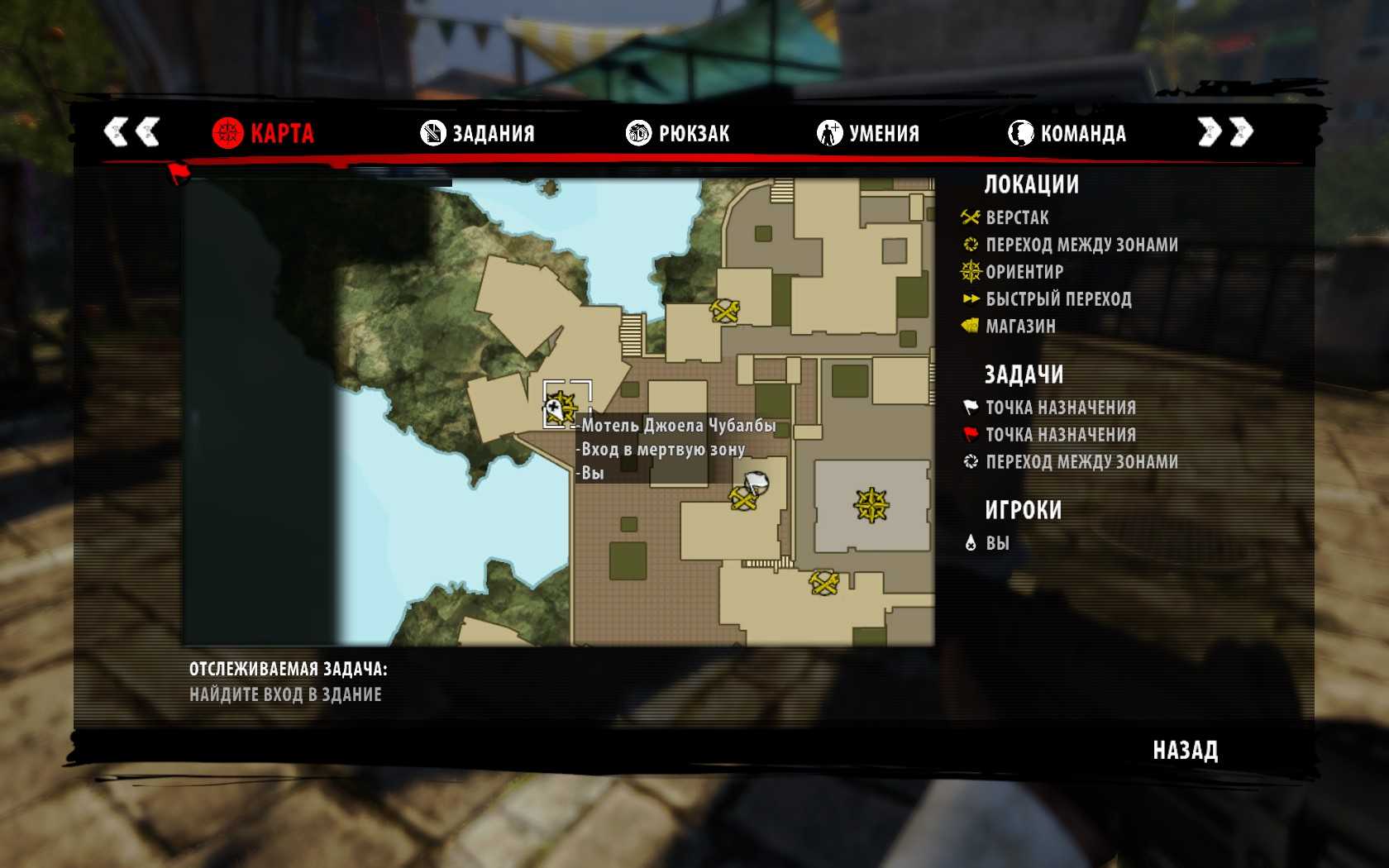Select the compass landmark marker on the grey building

pyautogui.click(x=871, y=505)
